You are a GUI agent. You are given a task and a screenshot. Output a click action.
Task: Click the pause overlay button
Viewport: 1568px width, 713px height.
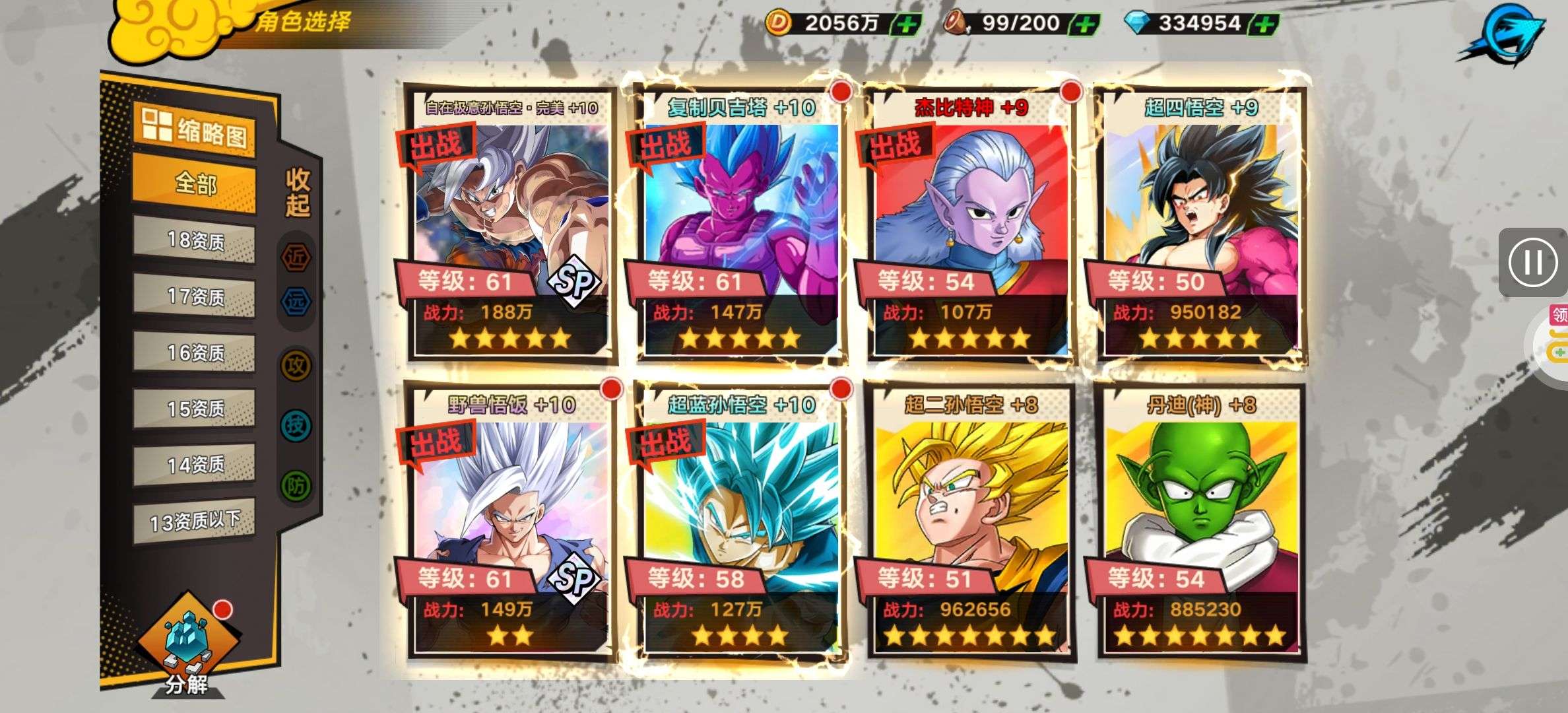[1532, 263]
